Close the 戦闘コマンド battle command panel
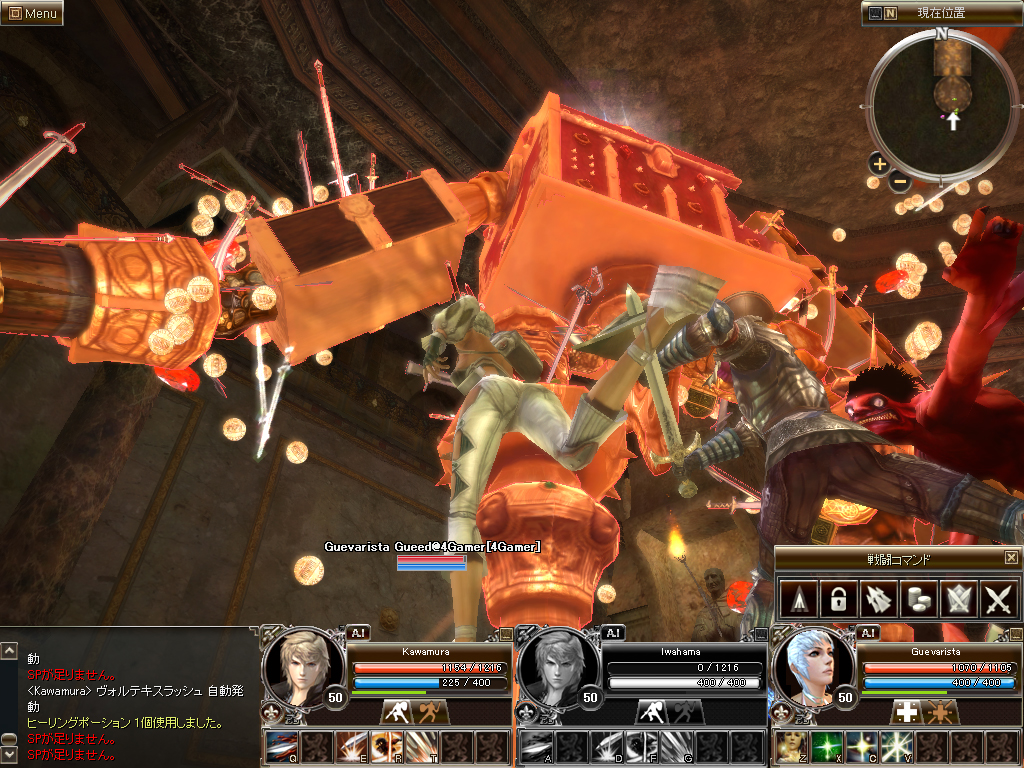 [1011, 558]
